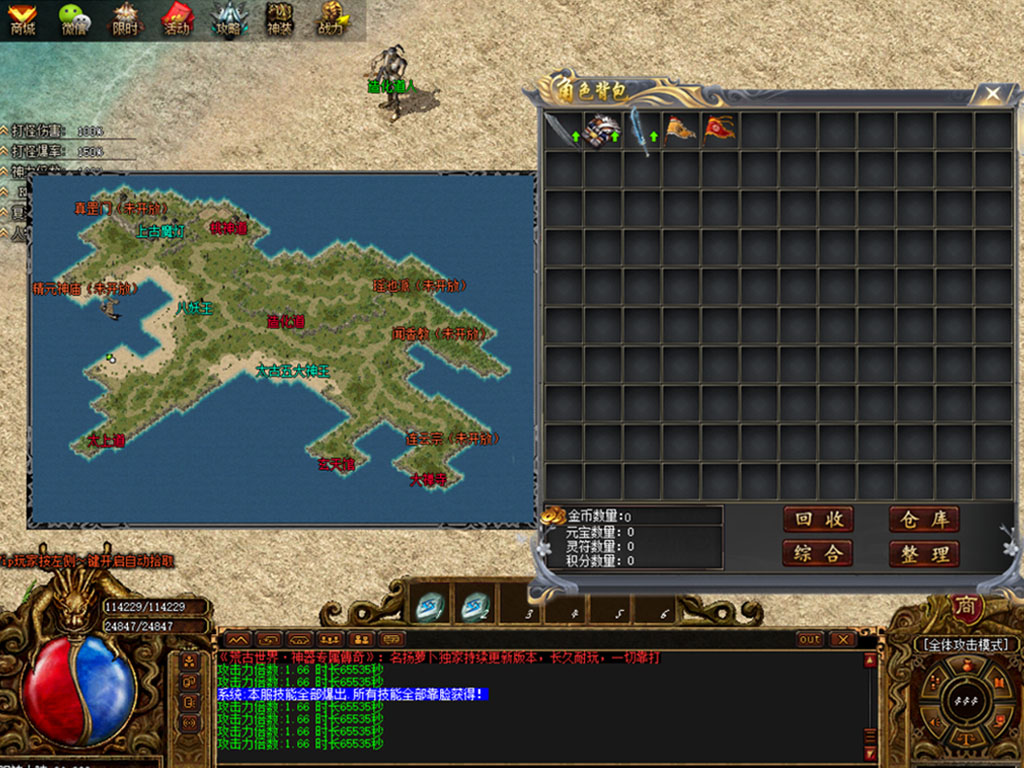
Task: Select 太古五大神王 on the island map
Action: click(x=292, y=371)
